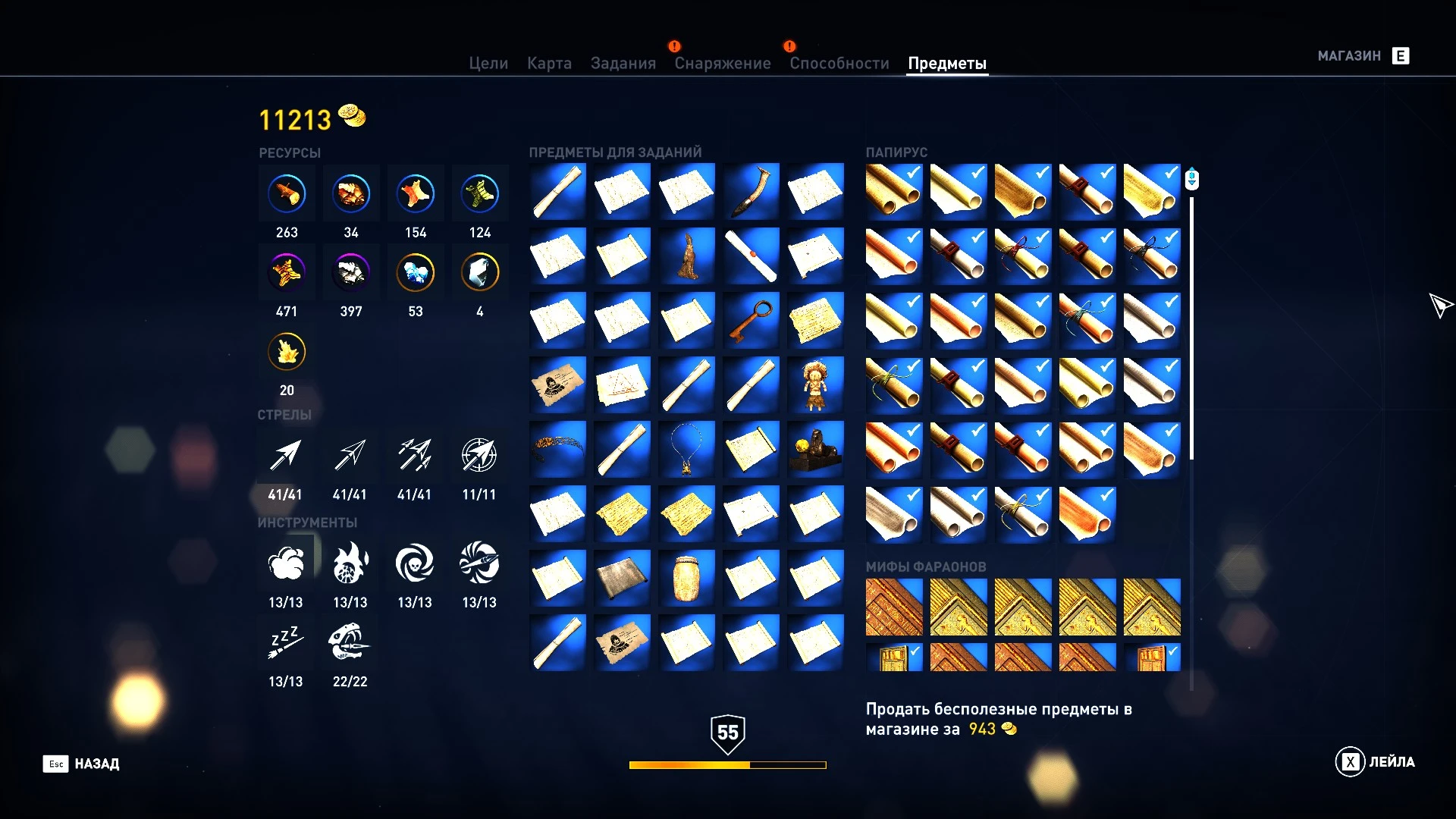Select the gold flake resource showing 20

[286, 350]
